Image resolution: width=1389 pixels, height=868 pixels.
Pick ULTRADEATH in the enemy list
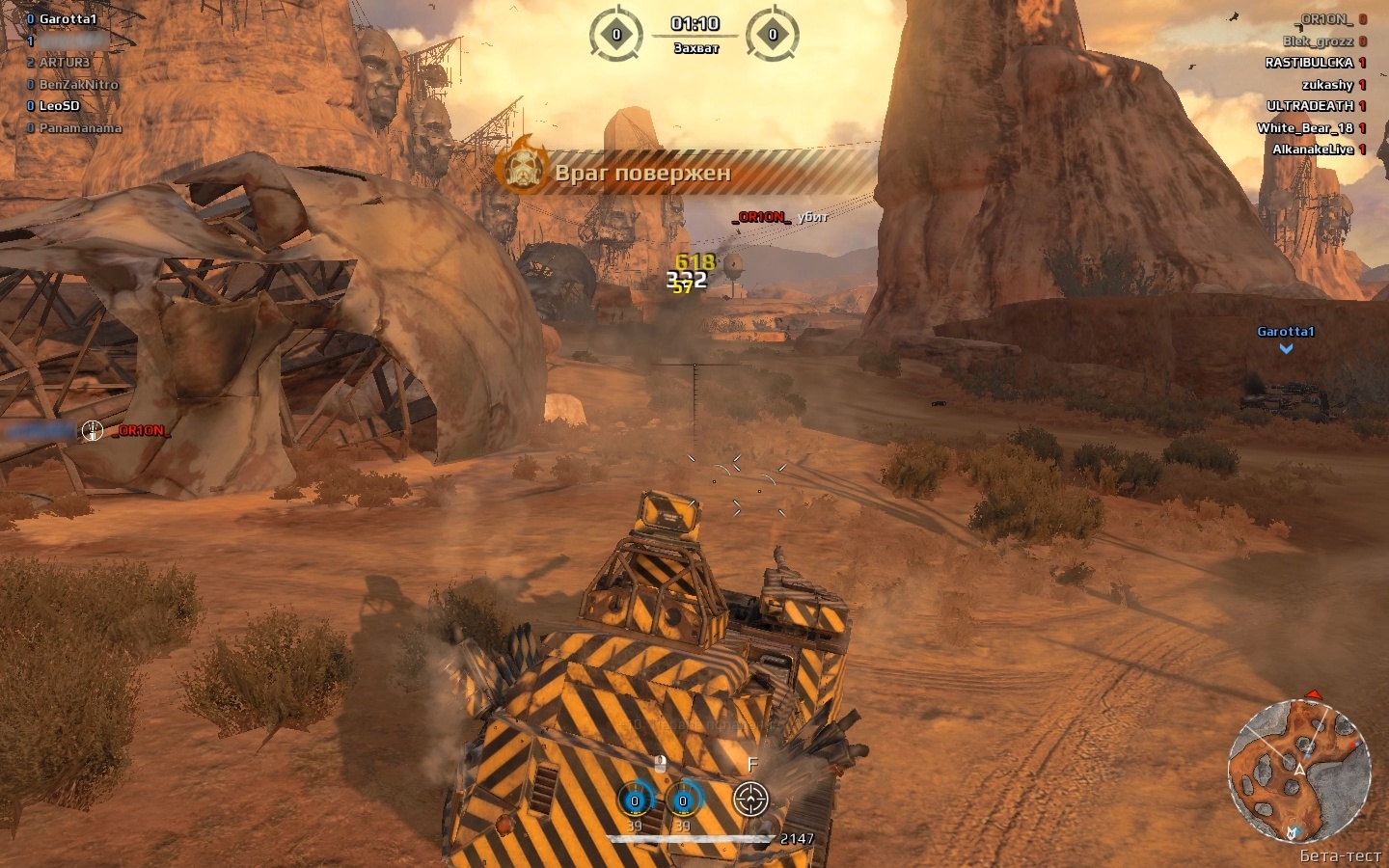pyautogui.click(x=1310, y=106)
